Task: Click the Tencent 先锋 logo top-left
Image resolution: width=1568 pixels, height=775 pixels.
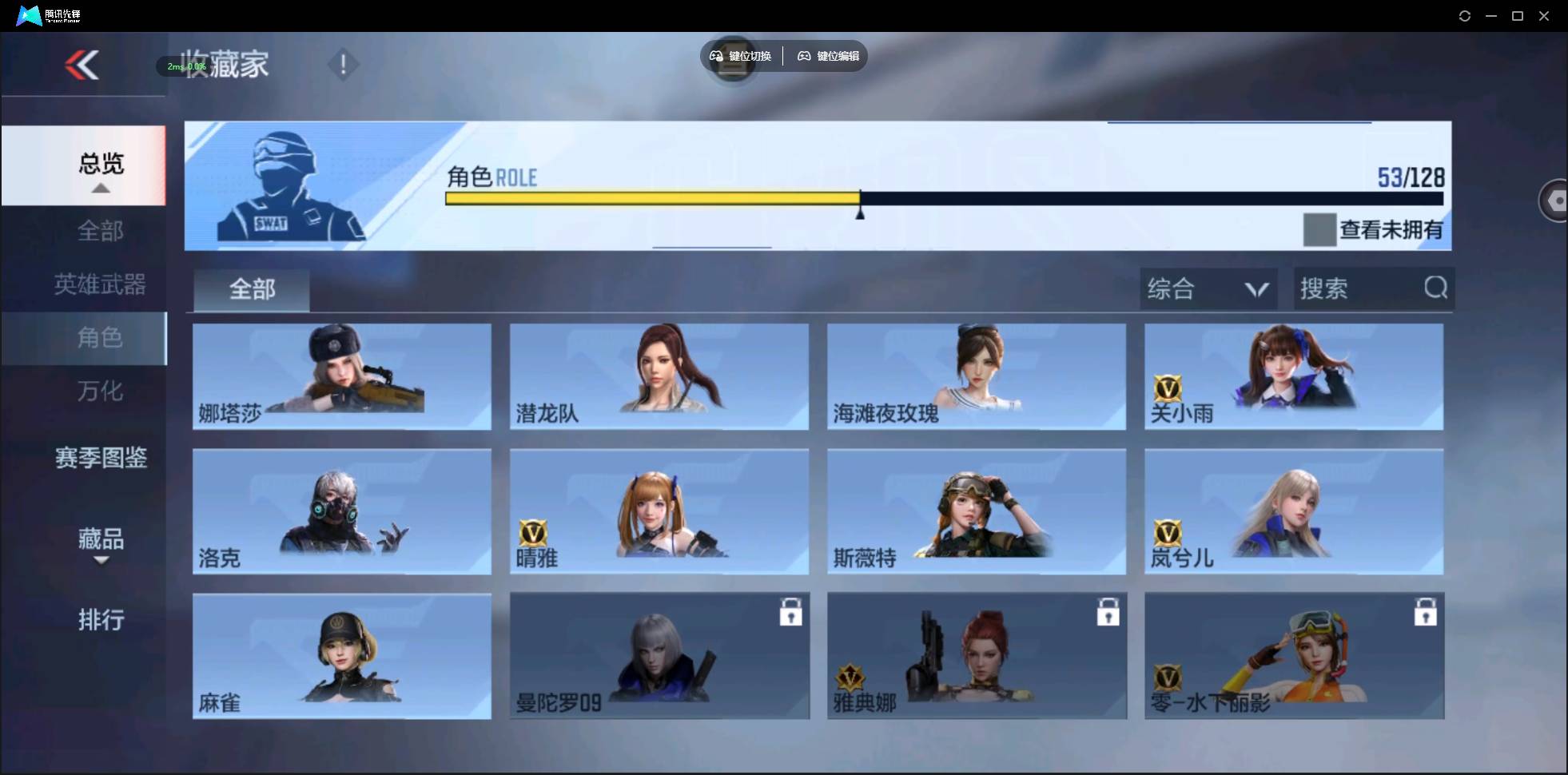Action: click(x=28, y=14)
